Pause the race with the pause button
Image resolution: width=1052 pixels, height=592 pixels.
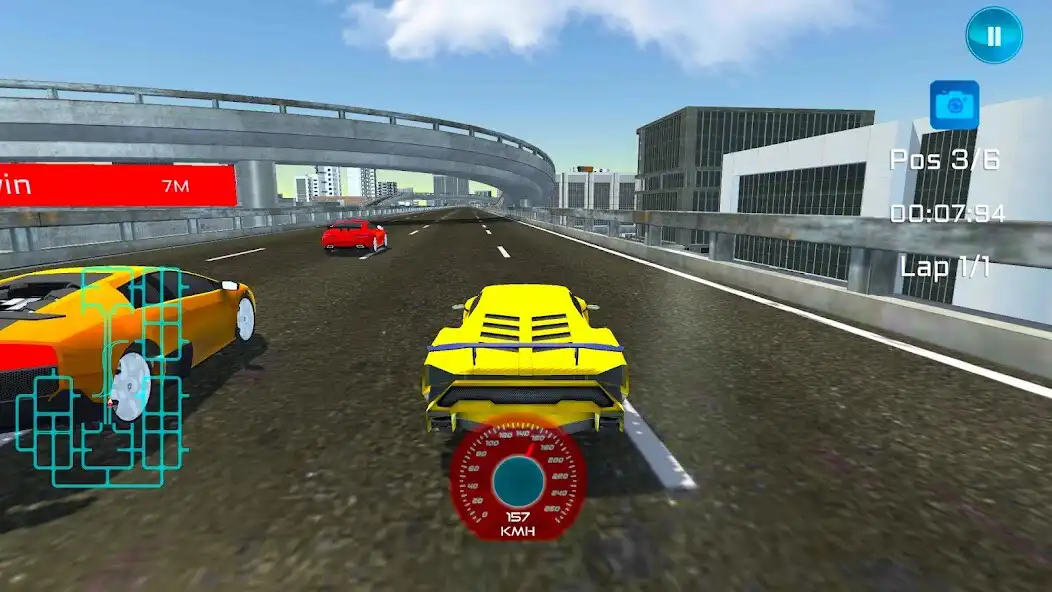(x=993, y=36)
